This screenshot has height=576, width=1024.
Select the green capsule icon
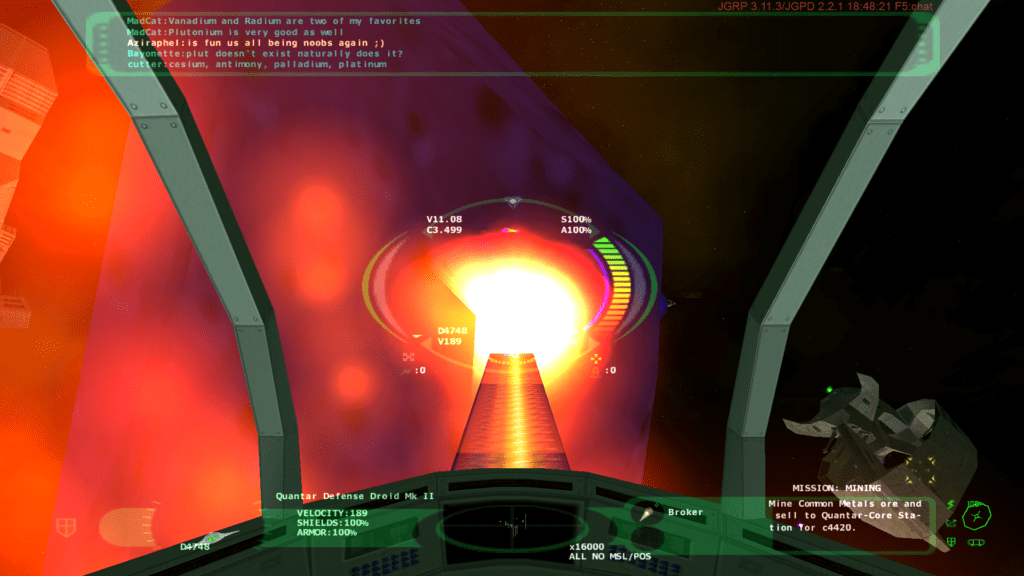975,543
